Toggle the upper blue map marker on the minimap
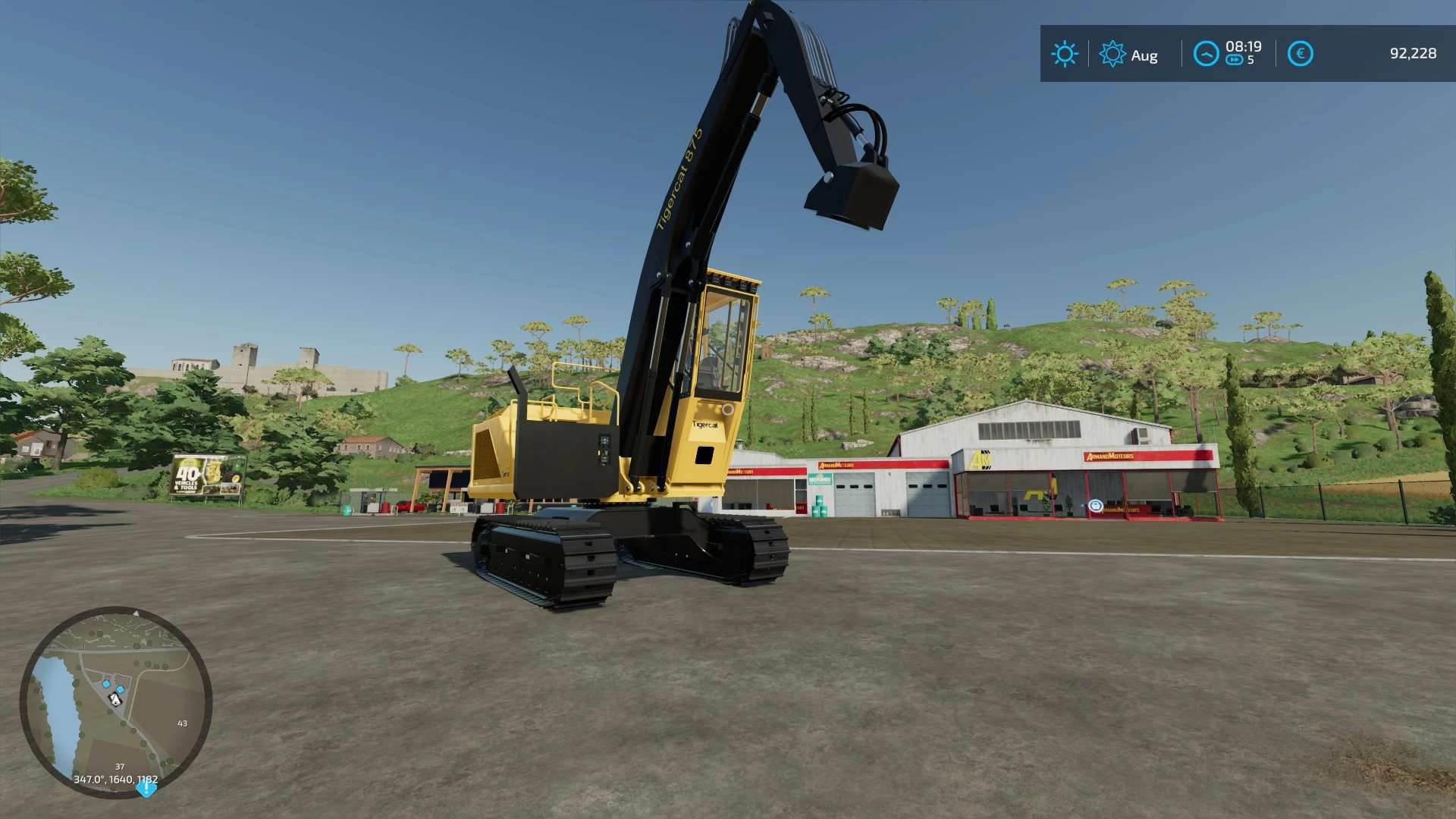 (105, 683)
